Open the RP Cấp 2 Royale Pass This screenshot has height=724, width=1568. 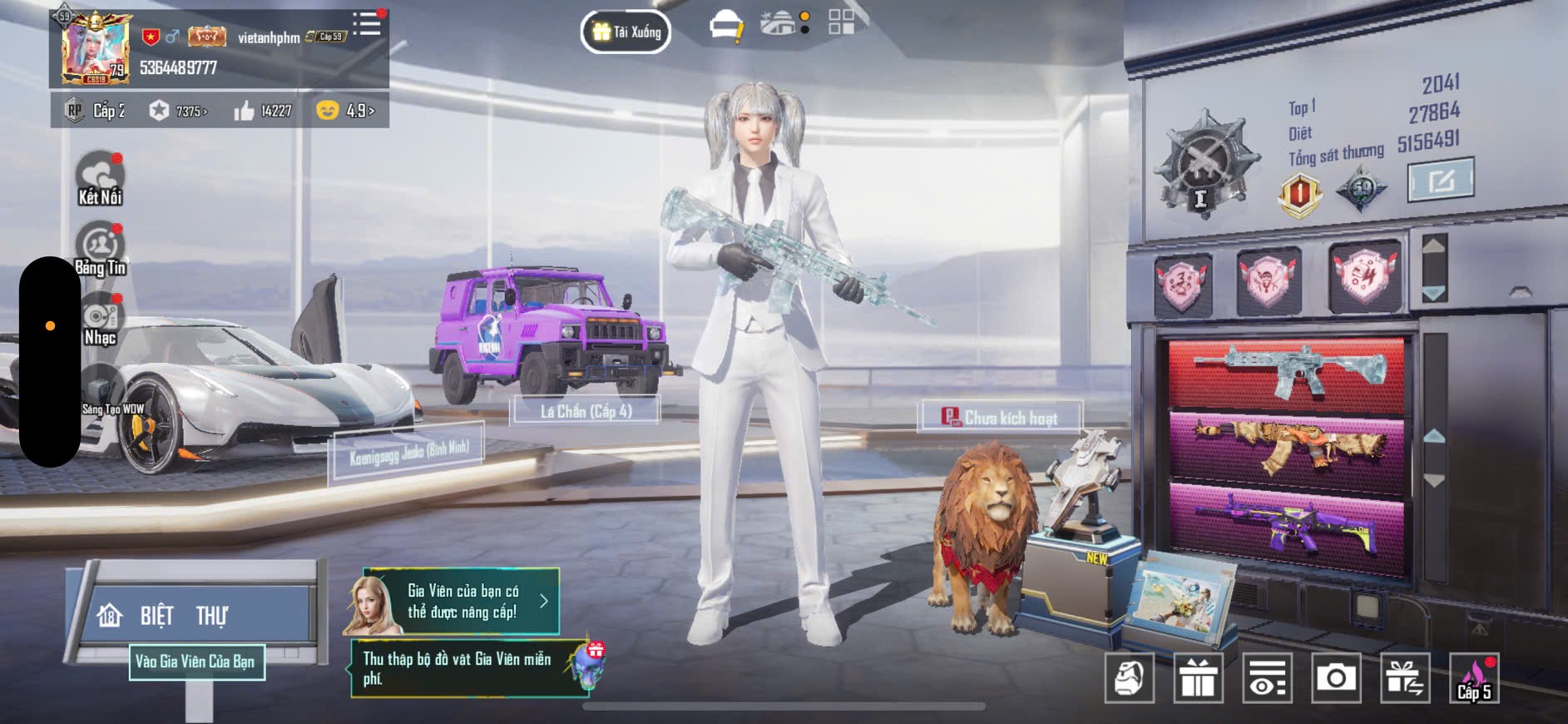pyautogui.click(x=97, y=111)
